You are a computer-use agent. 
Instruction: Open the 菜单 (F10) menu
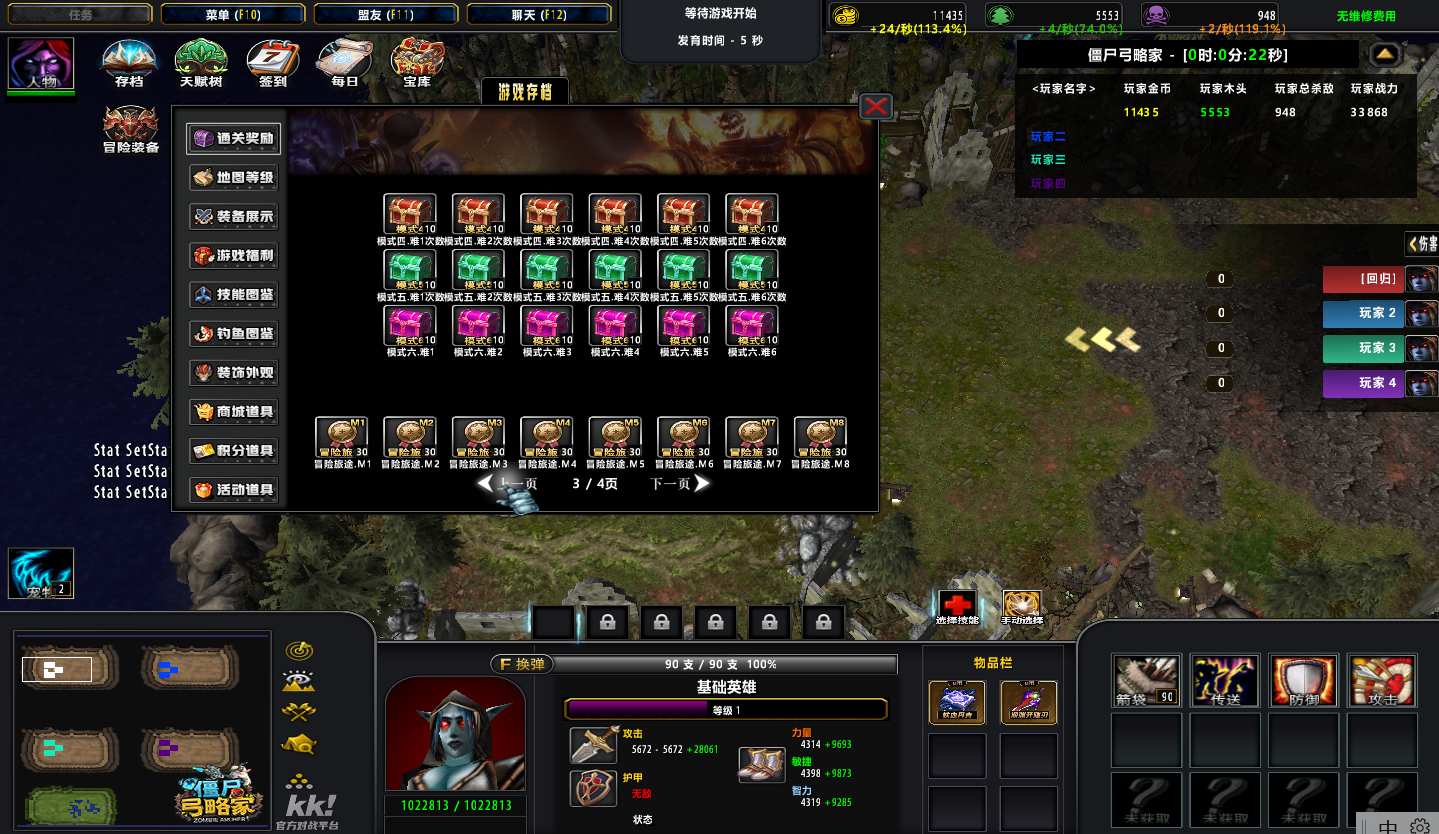232,14
